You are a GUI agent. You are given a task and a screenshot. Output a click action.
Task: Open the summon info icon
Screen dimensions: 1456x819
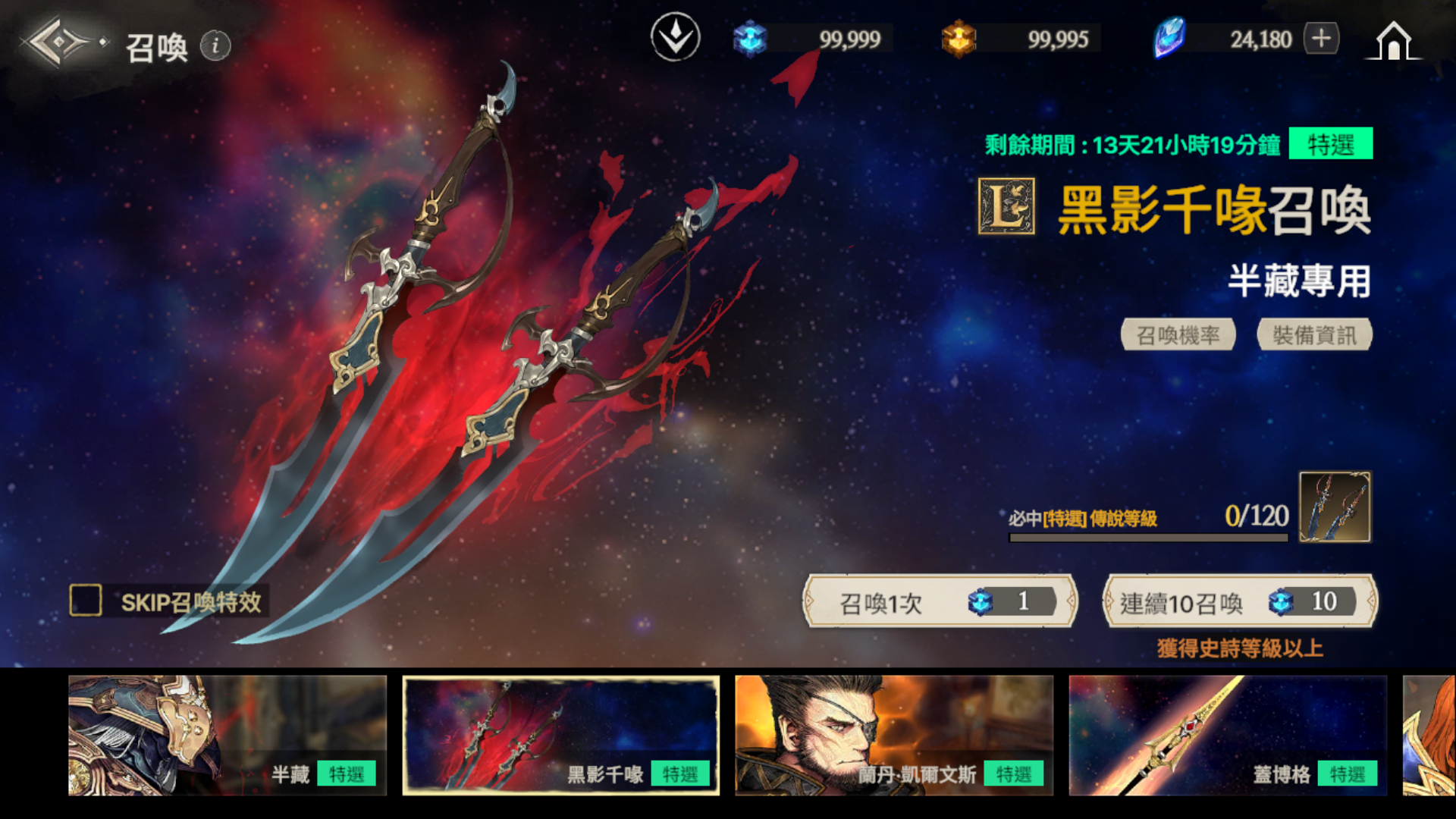click(215, 45)
